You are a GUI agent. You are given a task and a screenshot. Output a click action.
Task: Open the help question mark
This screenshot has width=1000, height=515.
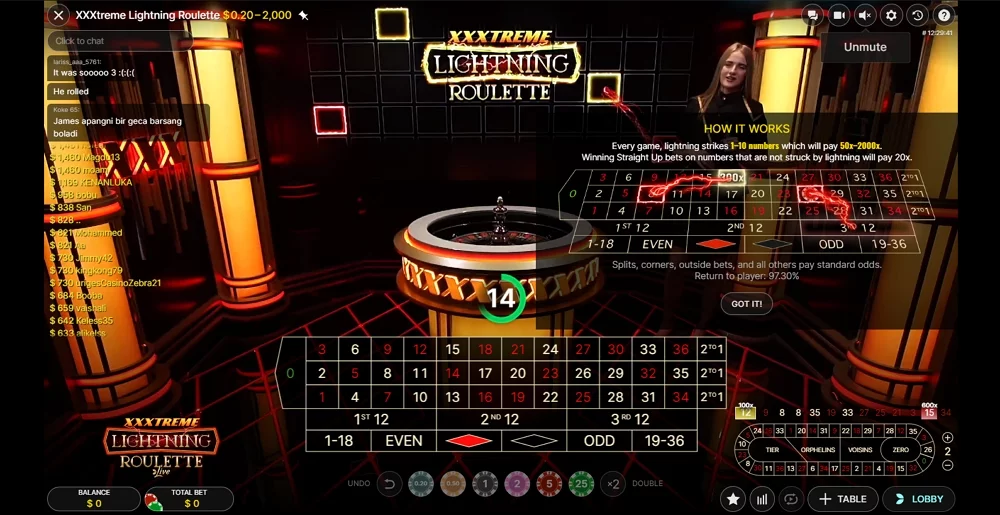click(943, 15)
